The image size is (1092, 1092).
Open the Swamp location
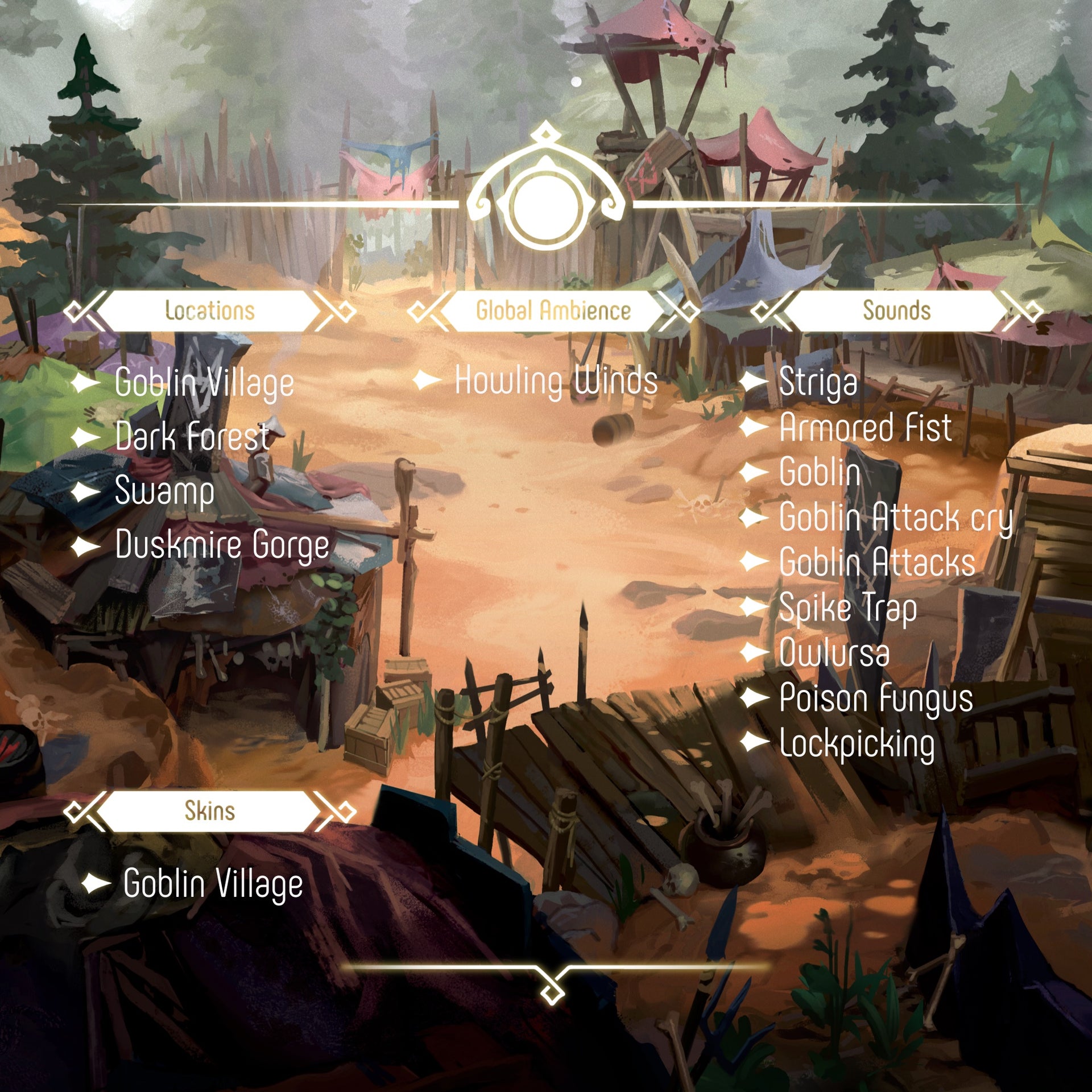click(x=164, y=491)
